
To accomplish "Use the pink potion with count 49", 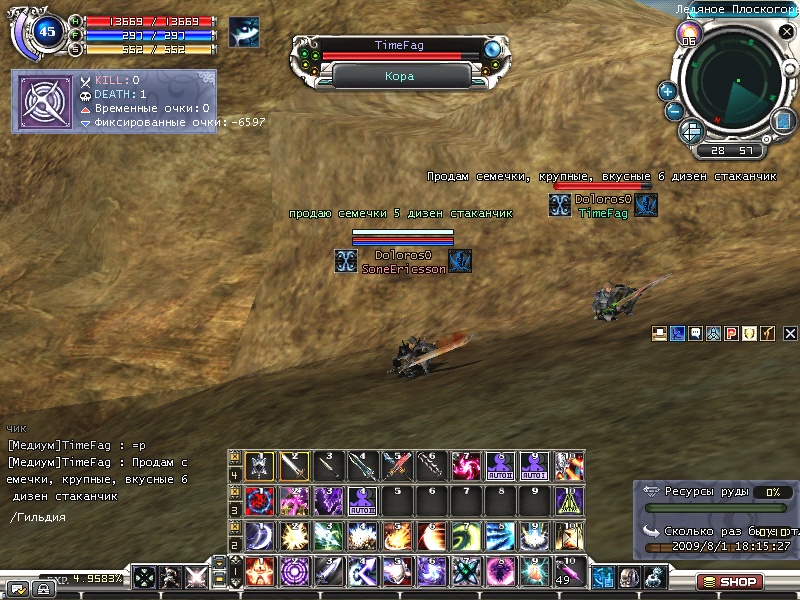I will (x=569, y=572).
